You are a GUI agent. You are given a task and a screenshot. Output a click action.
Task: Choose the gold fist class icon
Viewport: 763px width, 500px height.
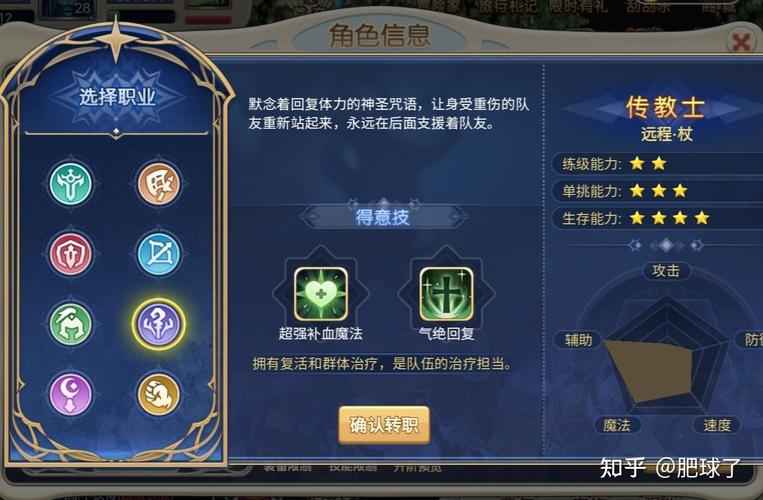pyautogui.click(x=159, y=393)
